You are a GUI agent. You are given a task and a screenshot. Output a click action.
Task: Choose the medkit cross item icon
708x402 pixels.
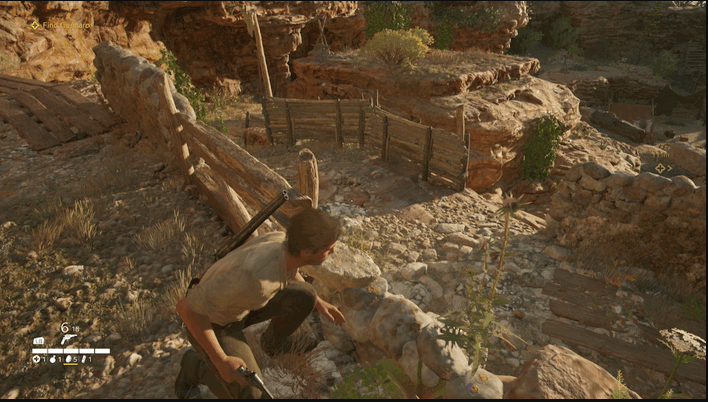pos(36,360)
